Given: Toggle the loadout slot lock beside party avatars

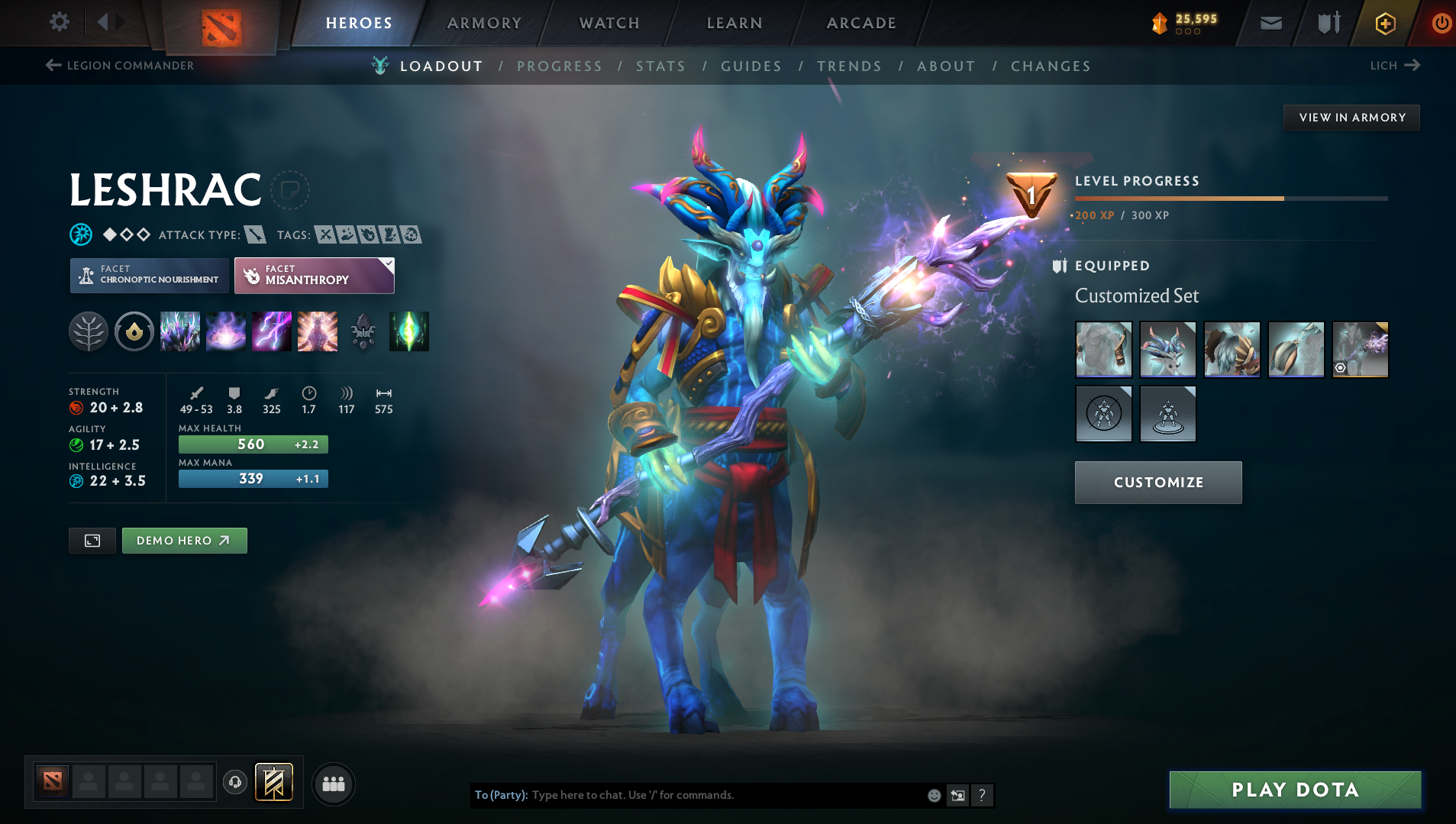Looking at the screenshot, I should (x=273, y=783).
